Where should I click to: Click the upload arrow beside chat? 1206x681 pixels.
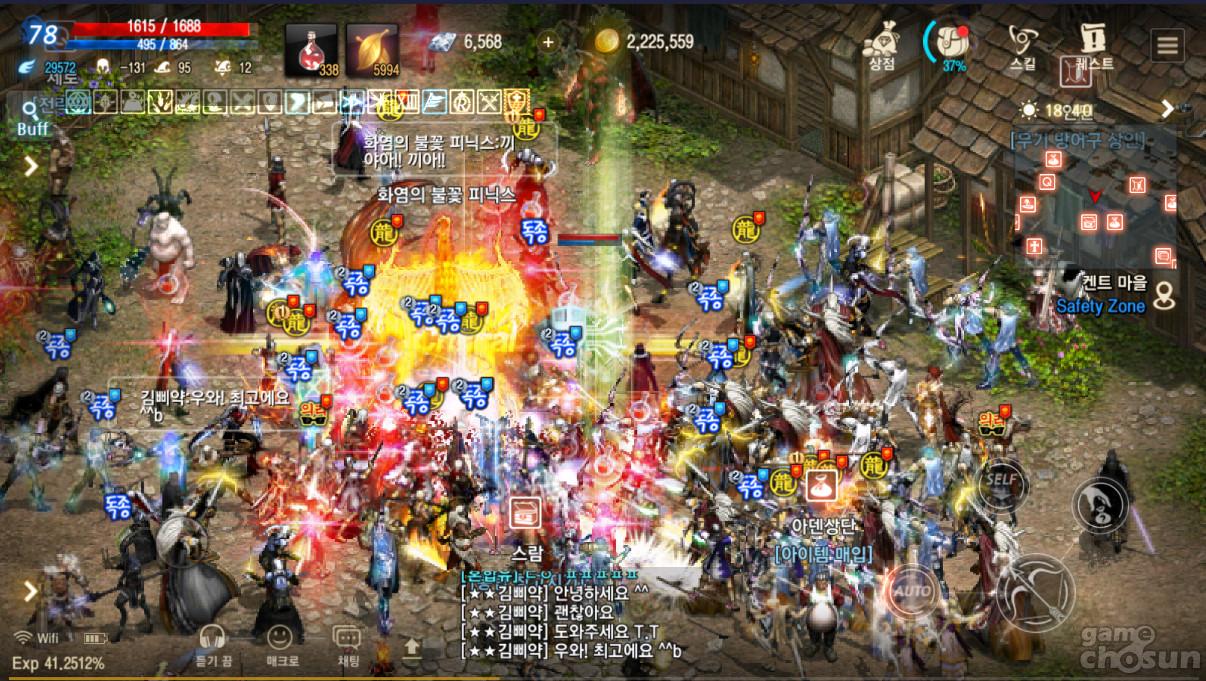click(x=412, y=647)
